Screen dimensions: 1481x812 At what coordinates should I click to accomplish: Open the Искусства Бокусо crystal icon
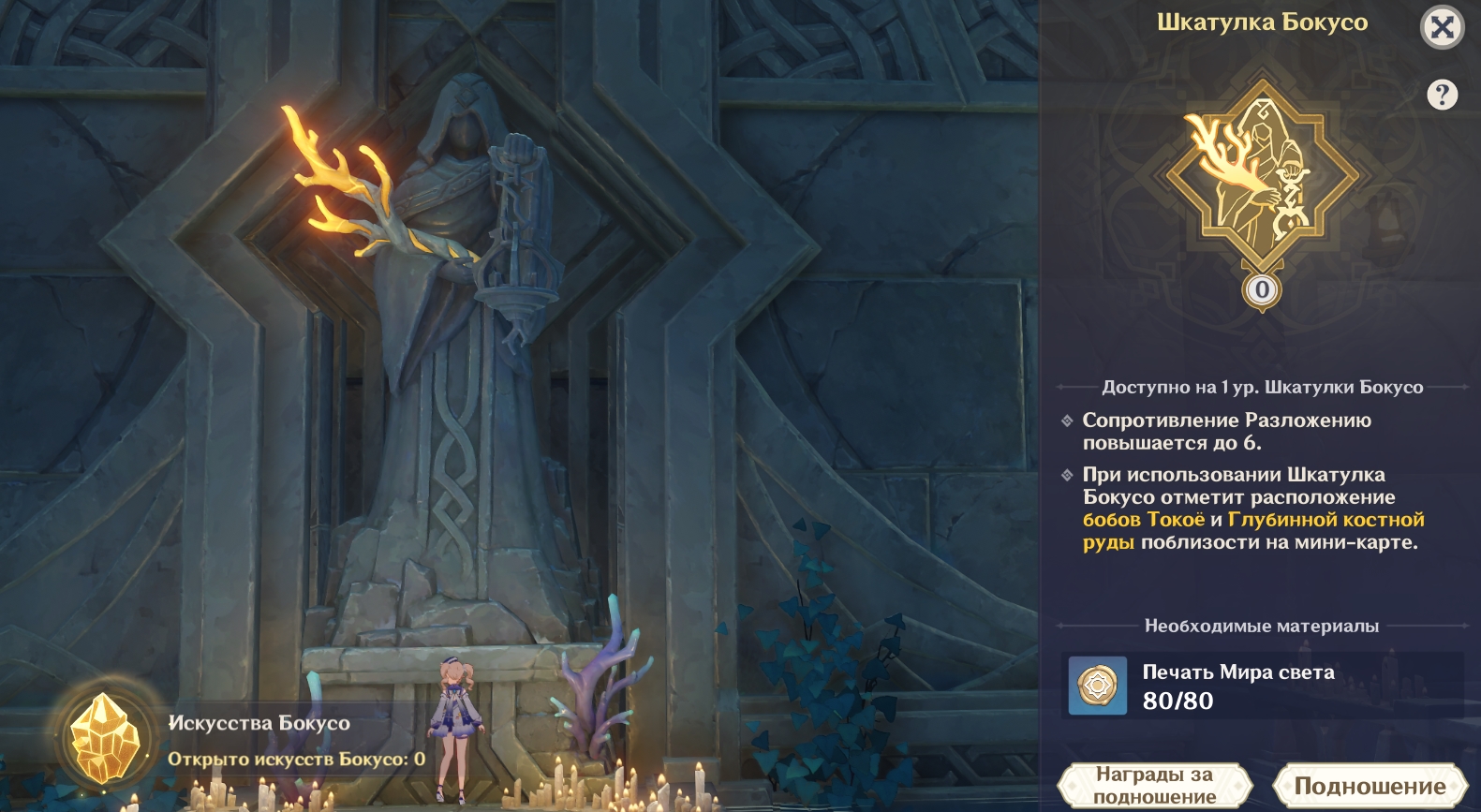tap(106, 740)
